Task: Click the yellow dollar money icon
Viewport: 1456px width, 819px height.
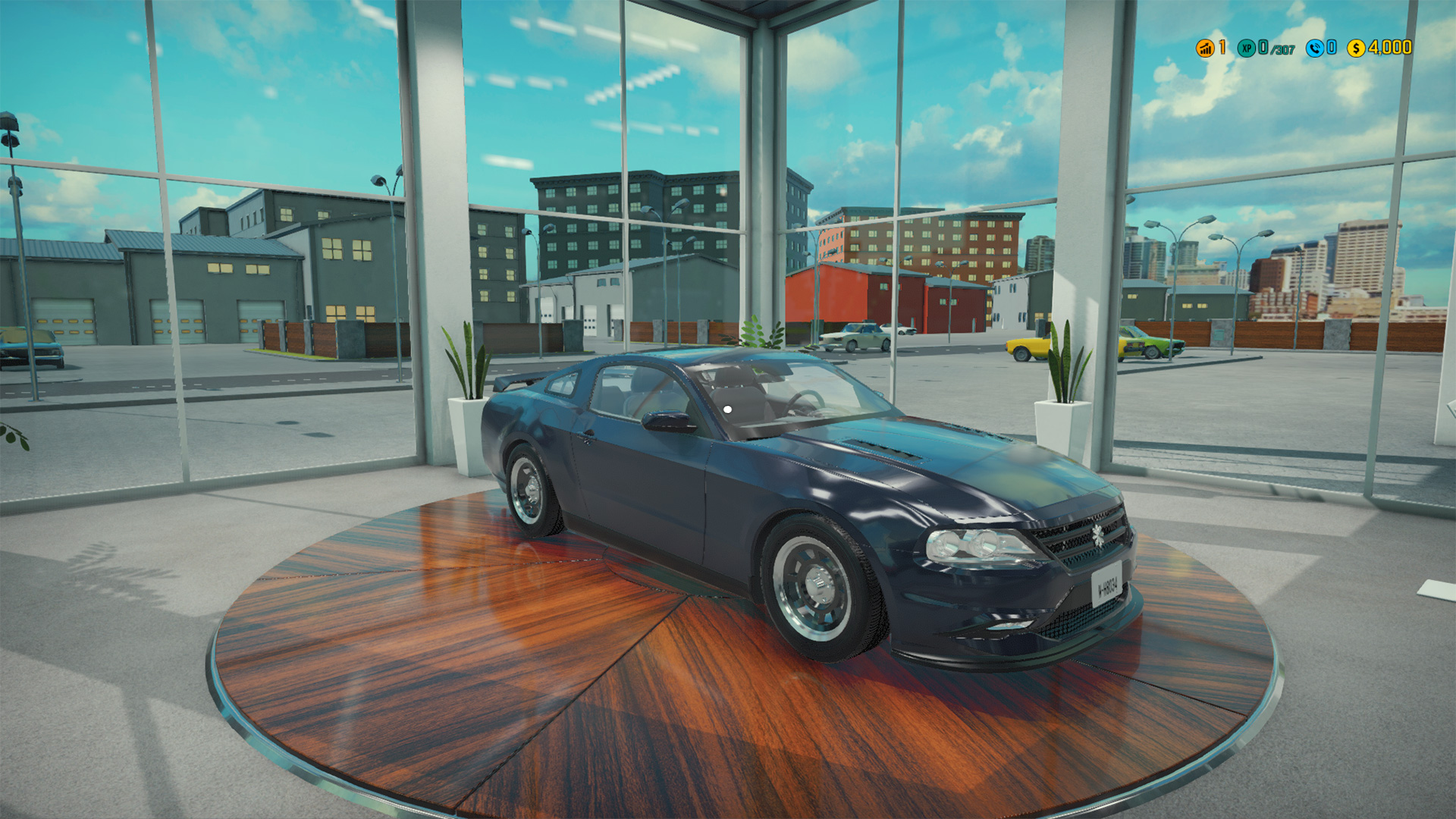Action: pos(1356,48)
